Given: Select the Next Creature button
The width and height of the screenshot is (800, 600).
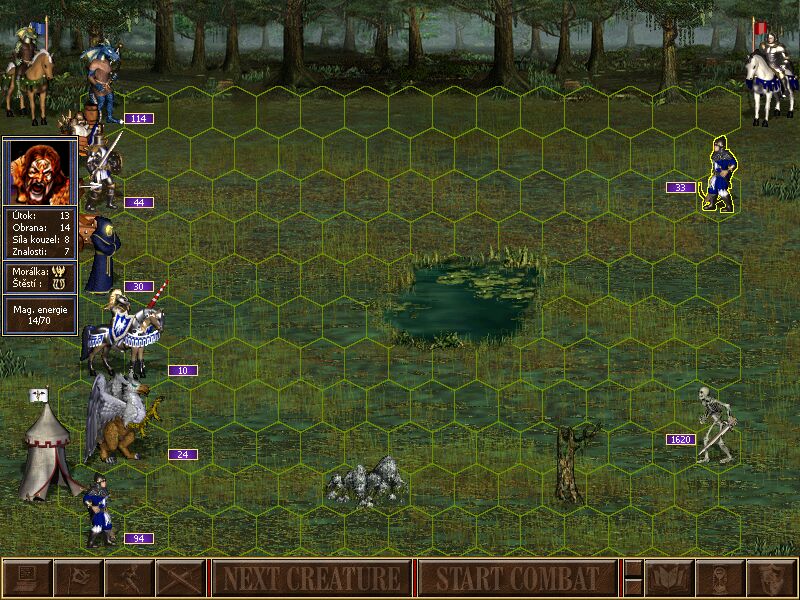Looking at the screenshot, I should click(311, 578).
